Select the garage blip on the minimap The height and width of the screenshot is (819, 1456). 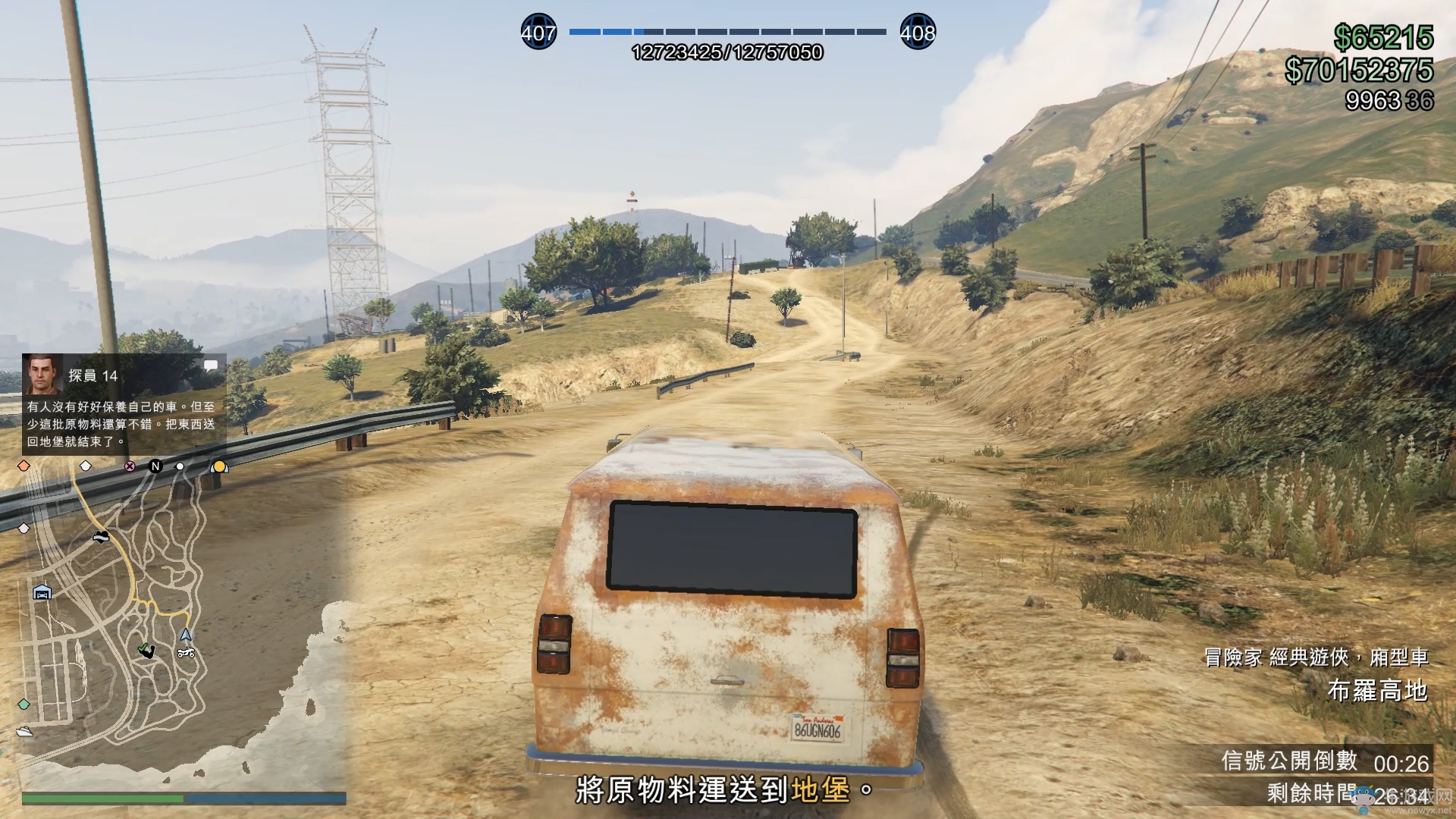click(x=42, y=592)
